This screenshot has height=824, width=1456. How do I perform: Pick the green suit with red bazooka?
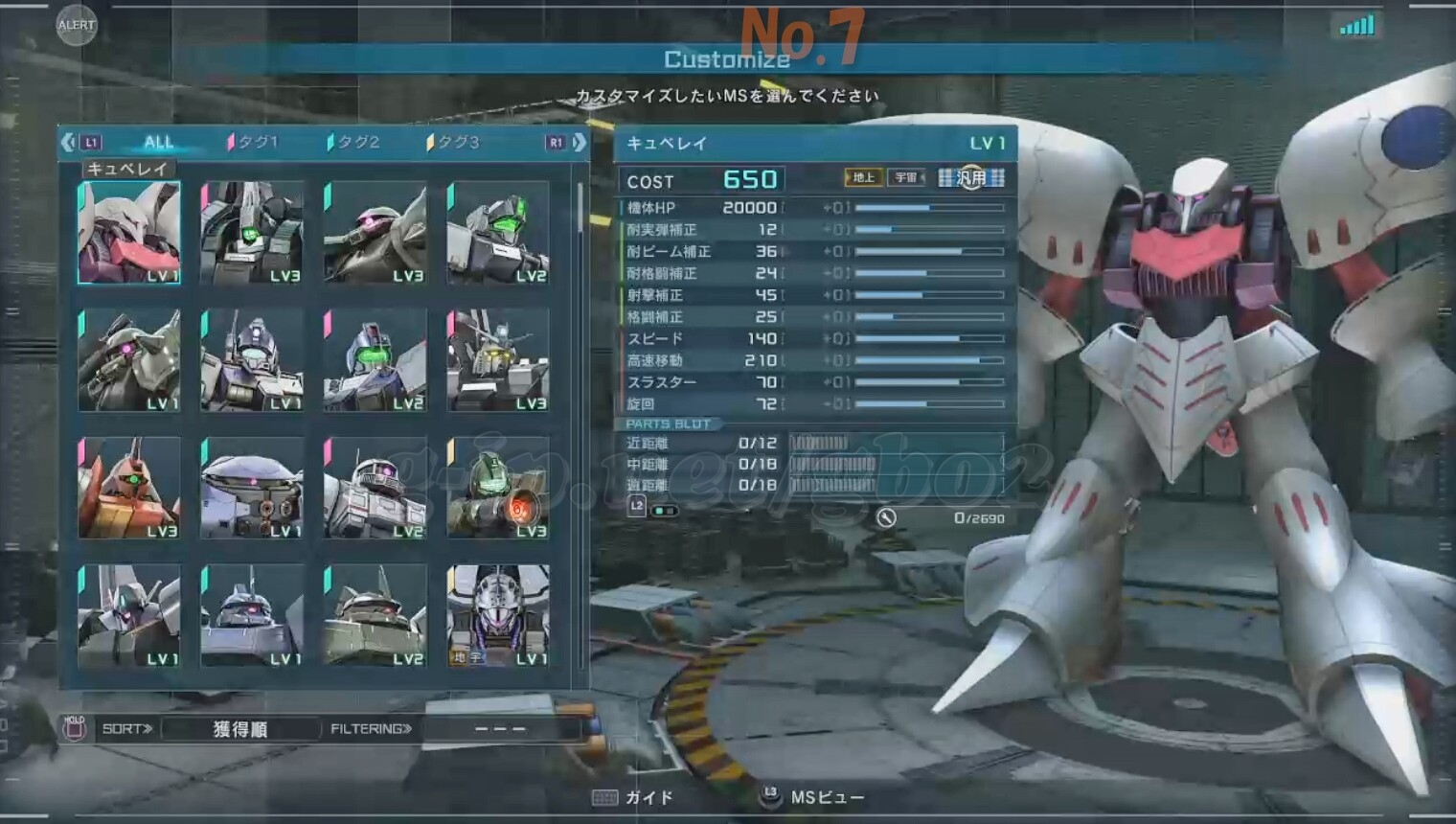click(498, 488)
